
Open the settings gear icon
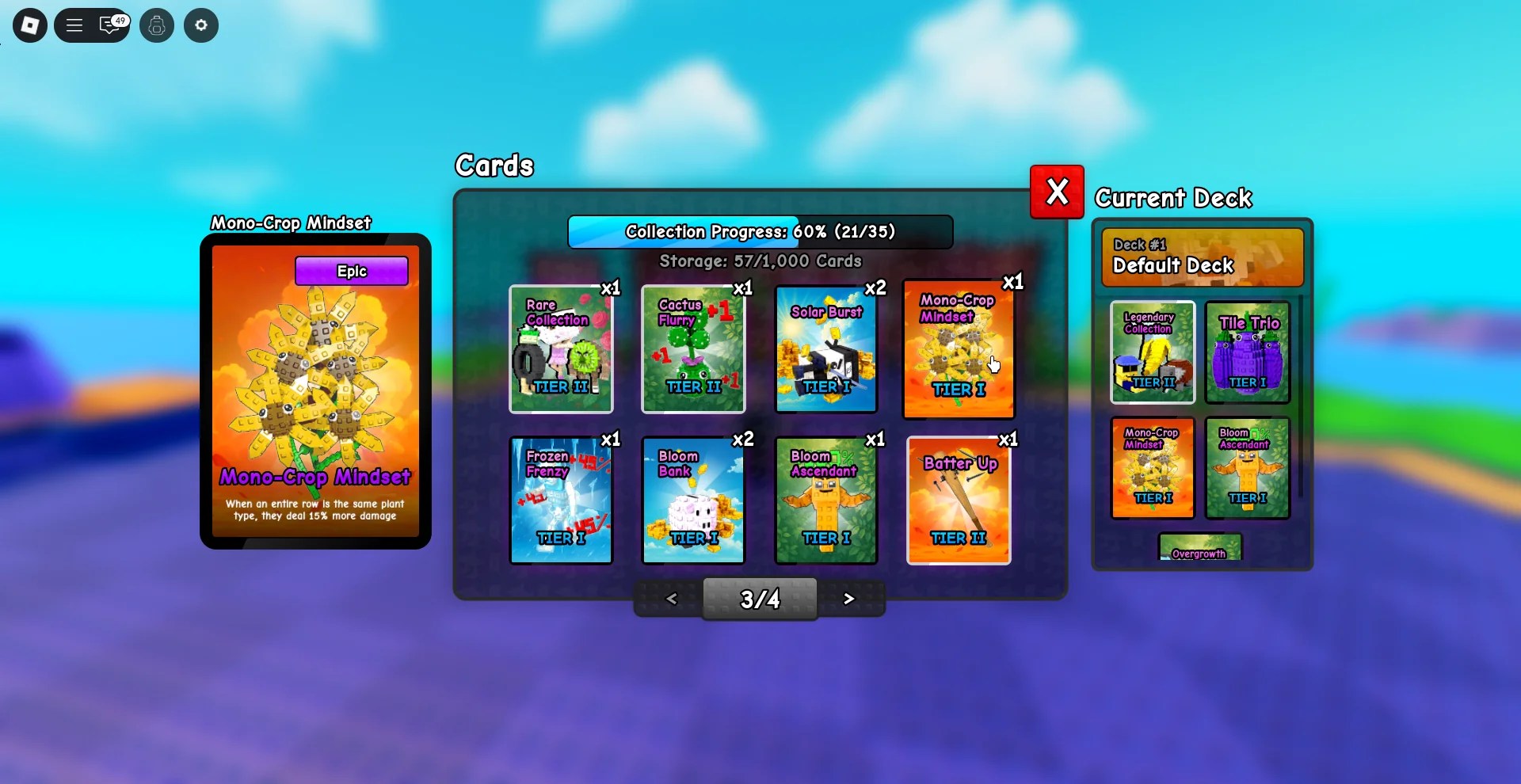click(x=200, y=25)
